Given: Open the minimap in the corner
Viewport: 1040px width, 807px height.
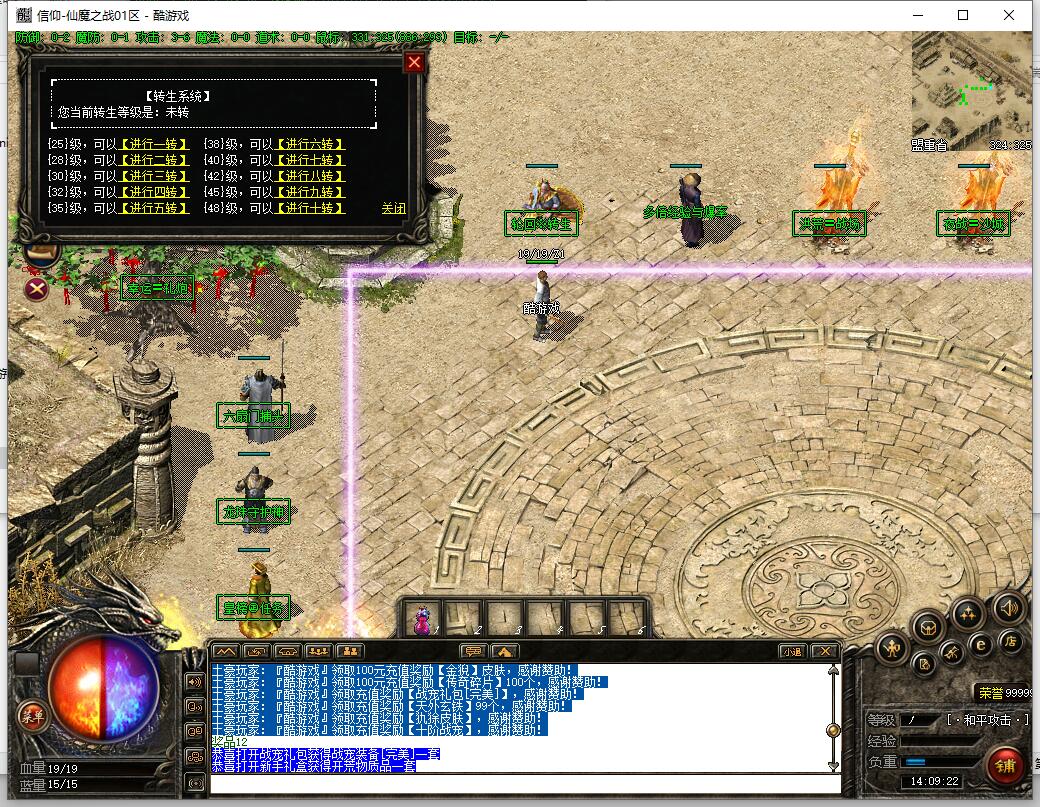Looking at the screenshot, I should pos(971,91).
